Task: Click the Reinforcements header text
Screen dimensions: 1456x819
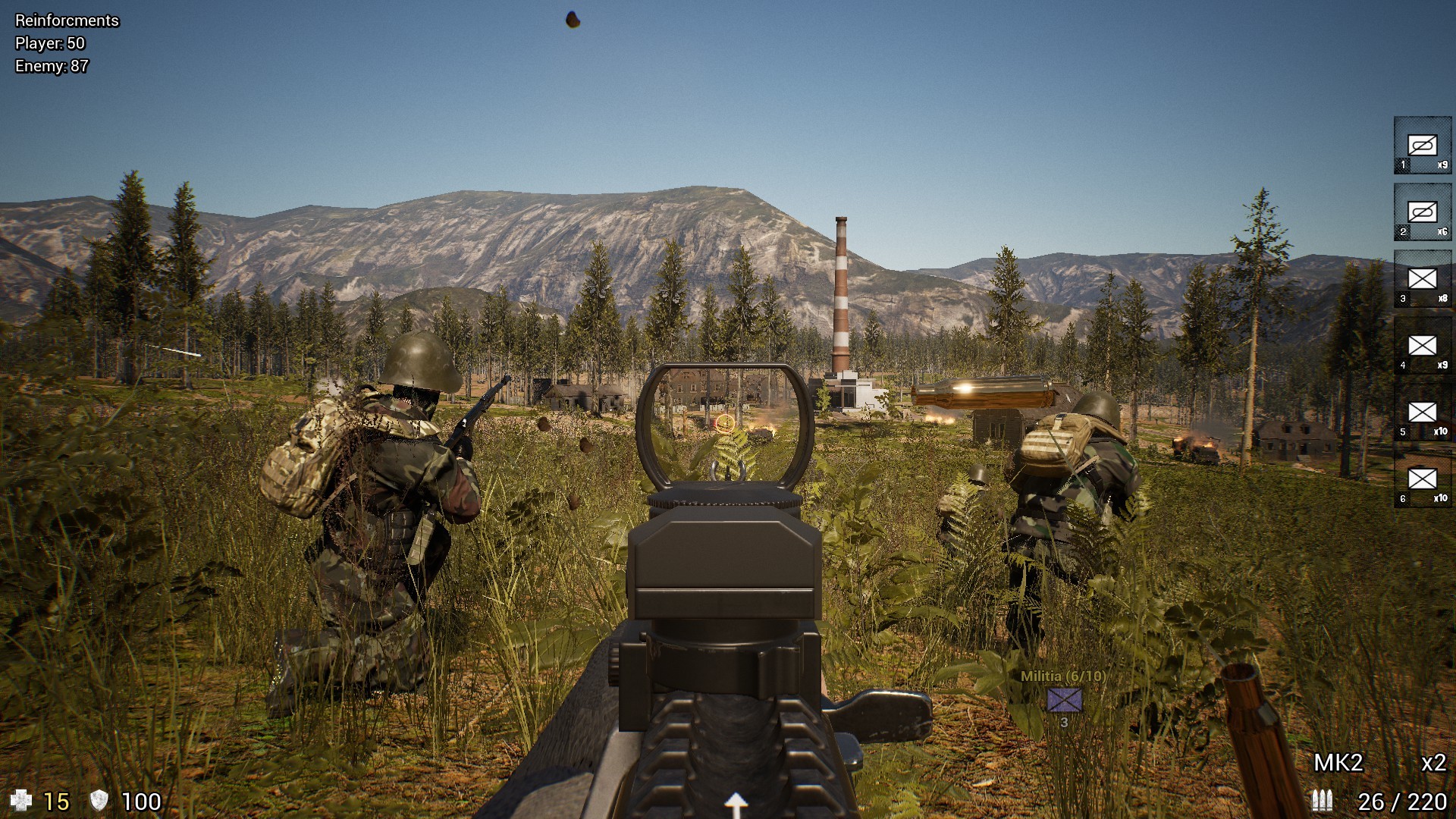Action: coord(67,21)
